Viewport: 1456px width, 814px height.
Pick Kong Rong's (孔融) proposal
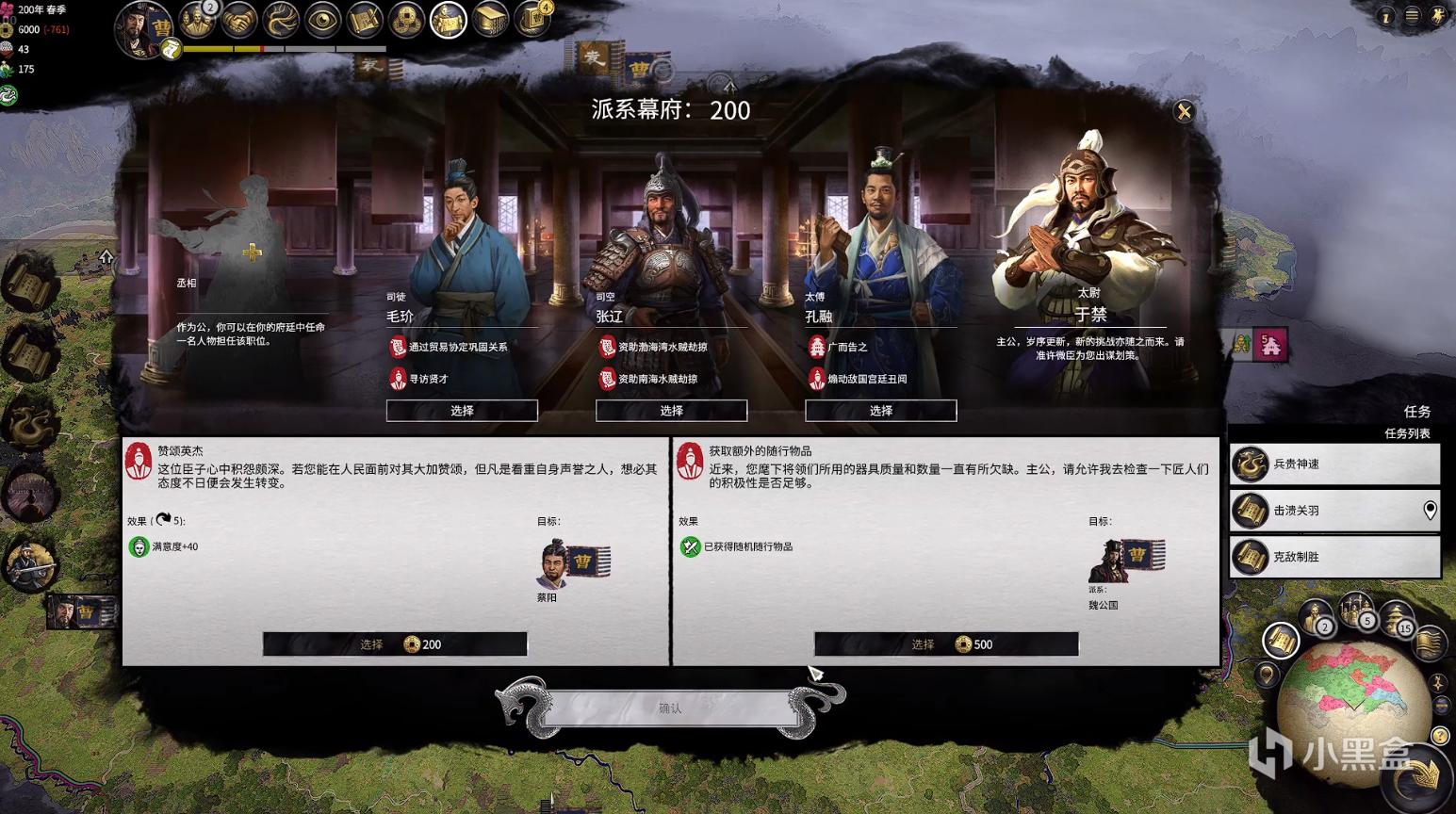pyautogui.click(x=880, y=411)
